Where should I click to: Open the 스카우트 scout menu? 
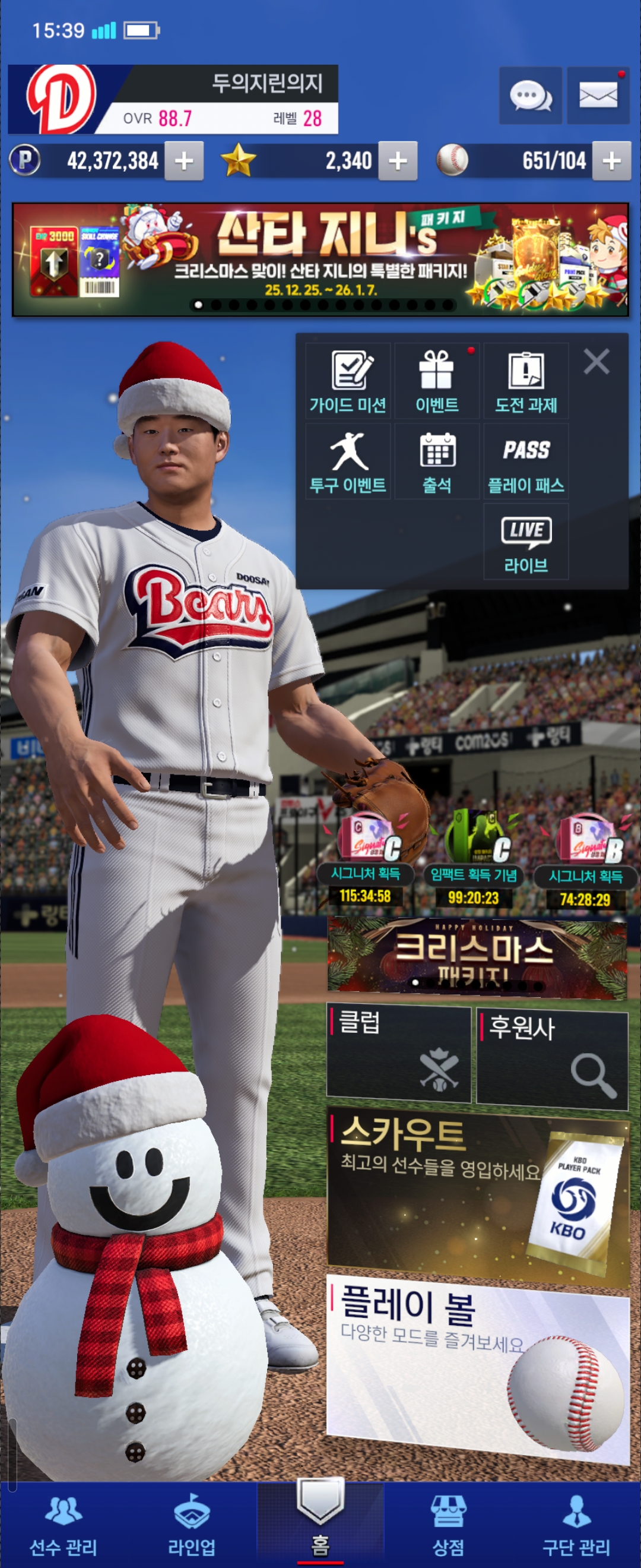477,1196
